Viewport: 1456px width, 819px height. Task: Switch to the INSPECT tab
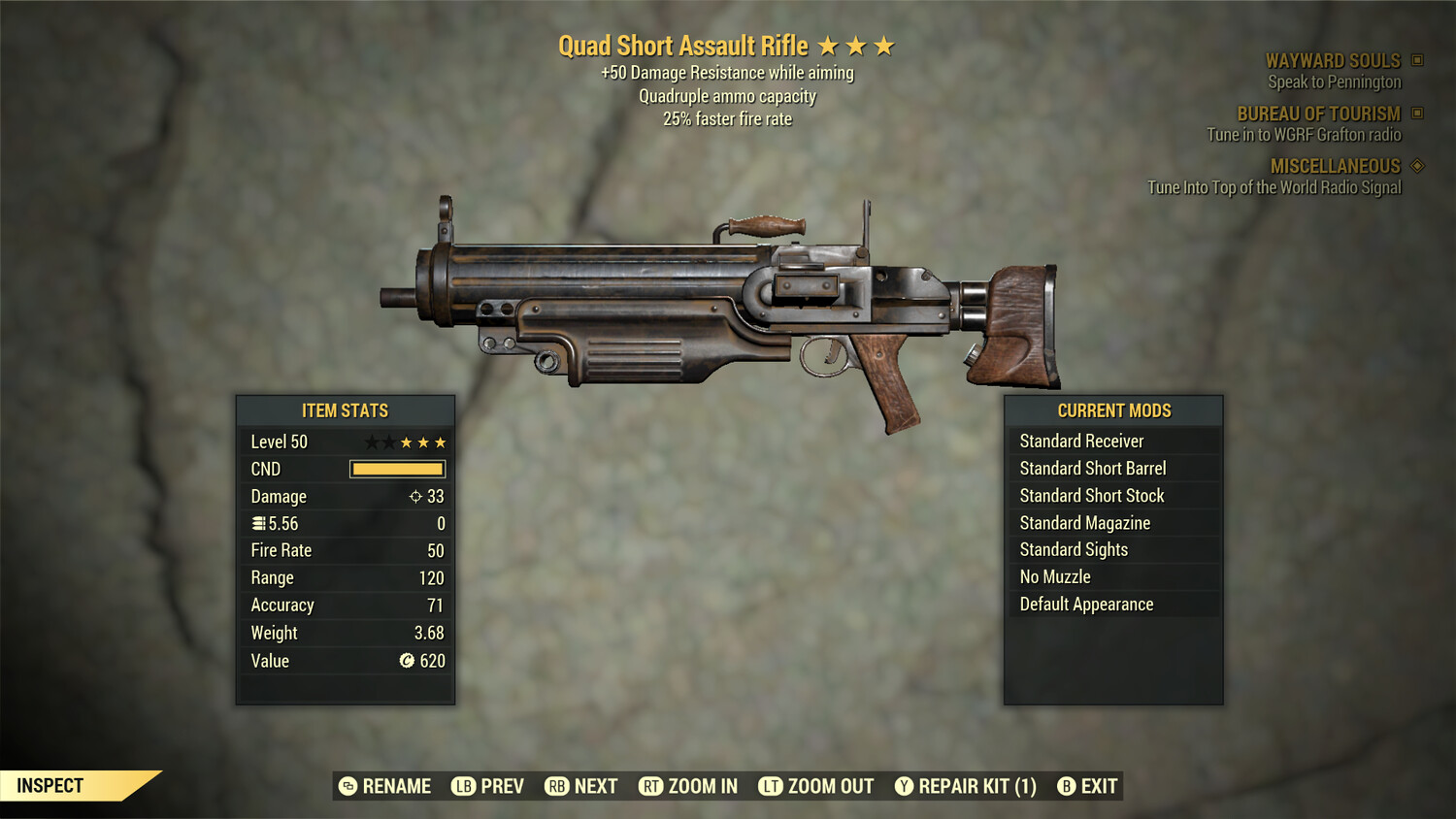tap(50, 785)
